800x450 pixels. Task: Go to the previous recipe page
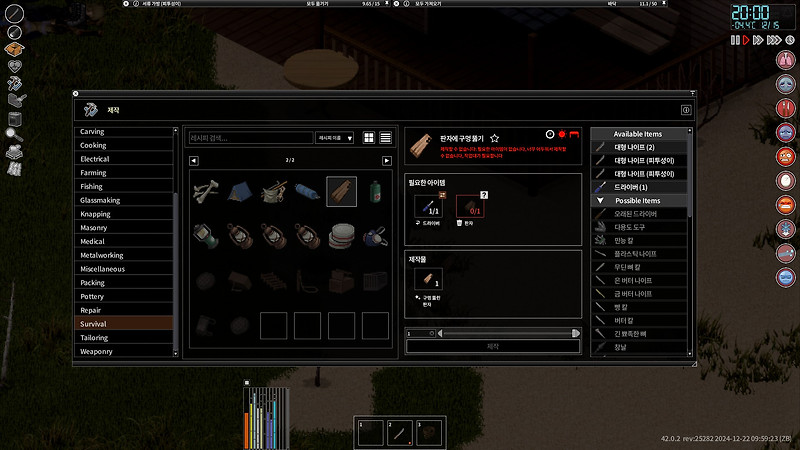[194, 160]
